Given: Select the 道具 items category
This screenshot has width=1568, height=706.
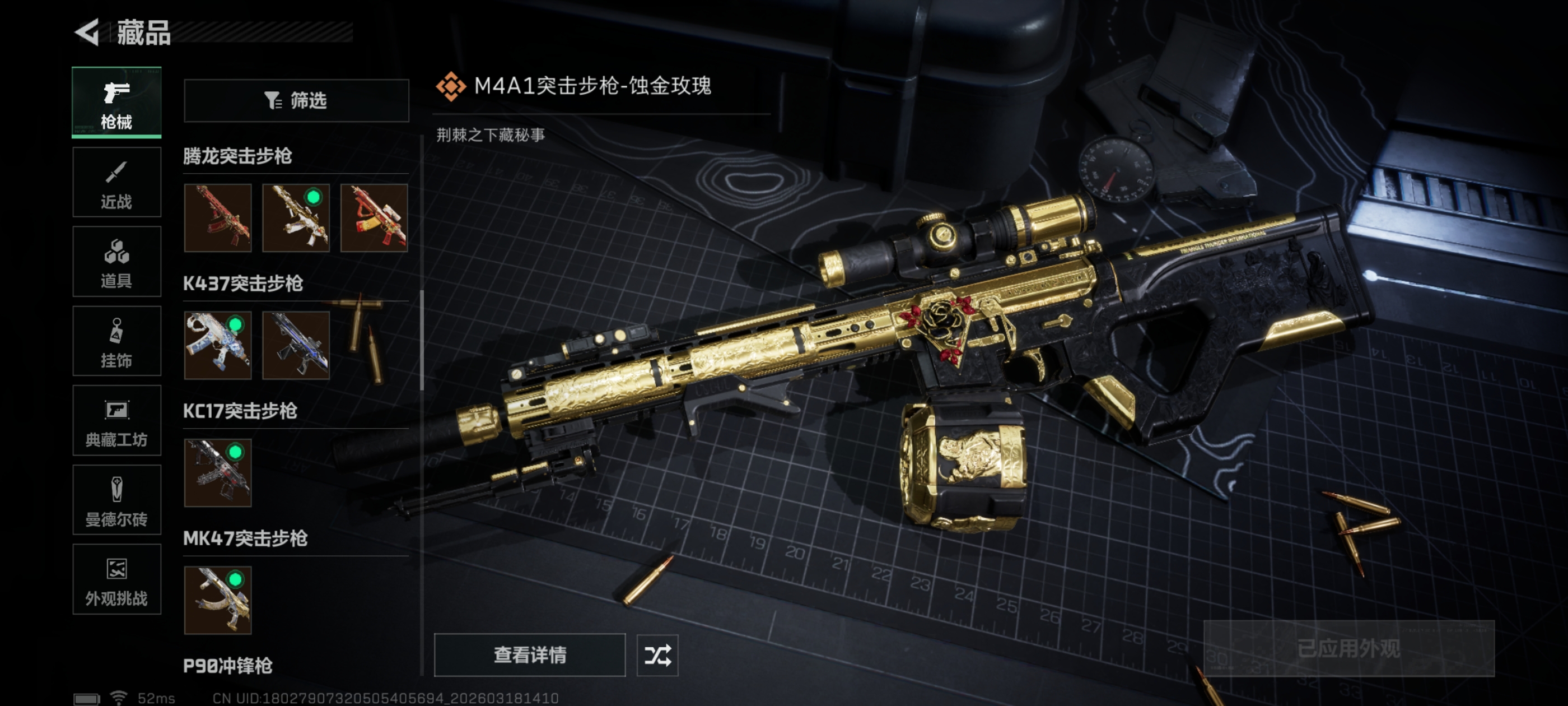Looking at the screenshot, I should (x=116, y=261).
